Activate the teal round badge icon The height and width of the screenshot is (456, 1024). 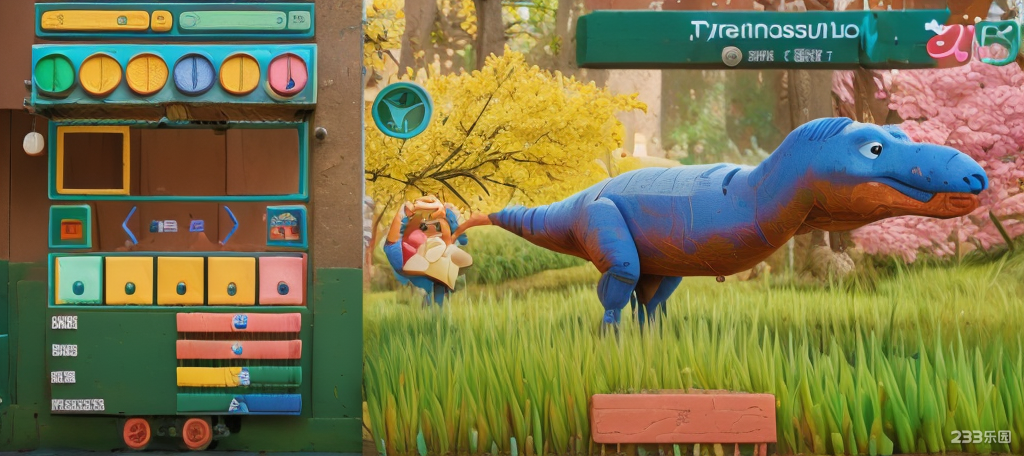click(402, 110)
